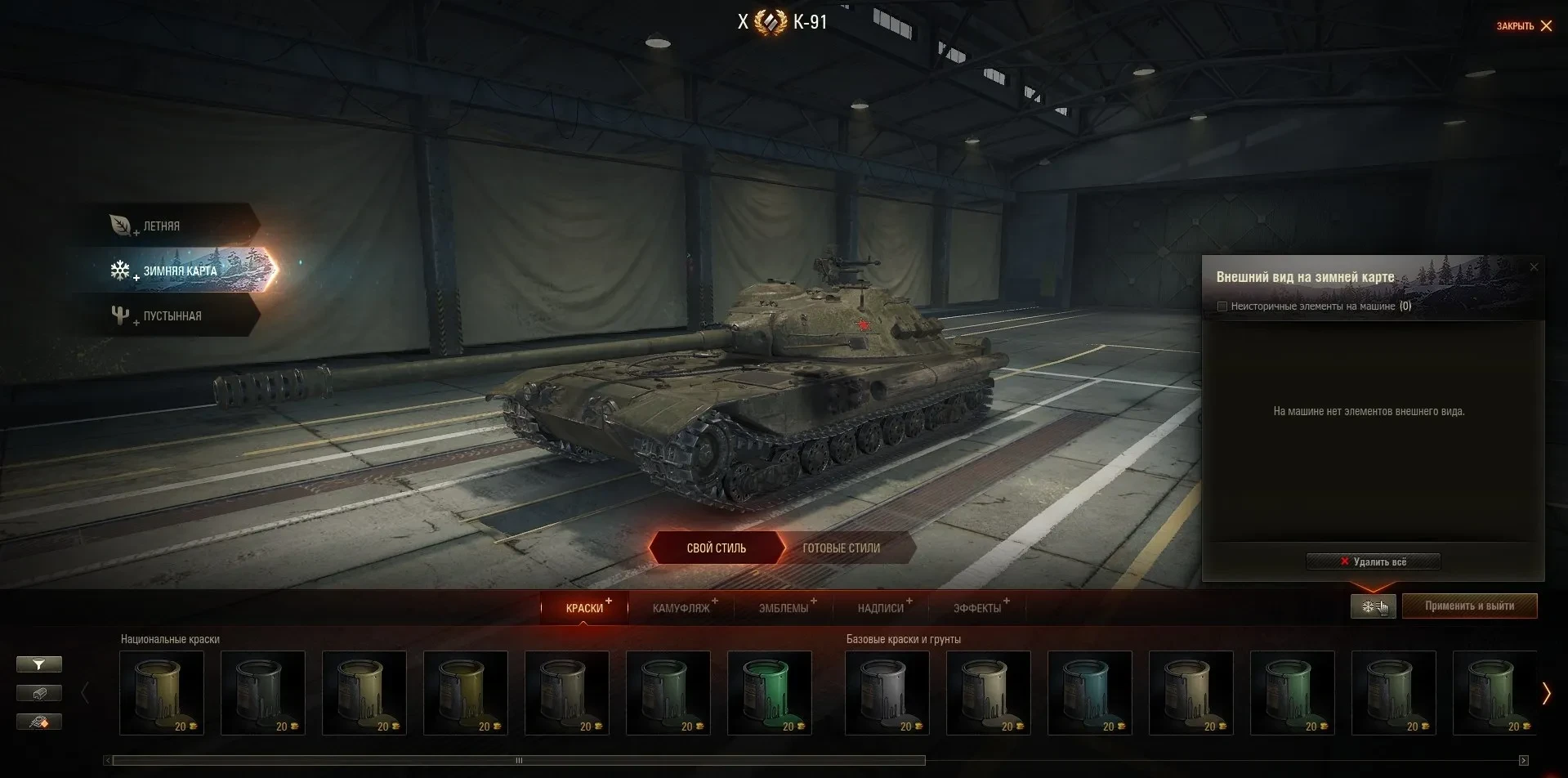Open the ГОТОВЫЕ СТИЛИ preset styles
This screenshot has width=1568, height=778.
pyautogui.click(x=841, y=548)
